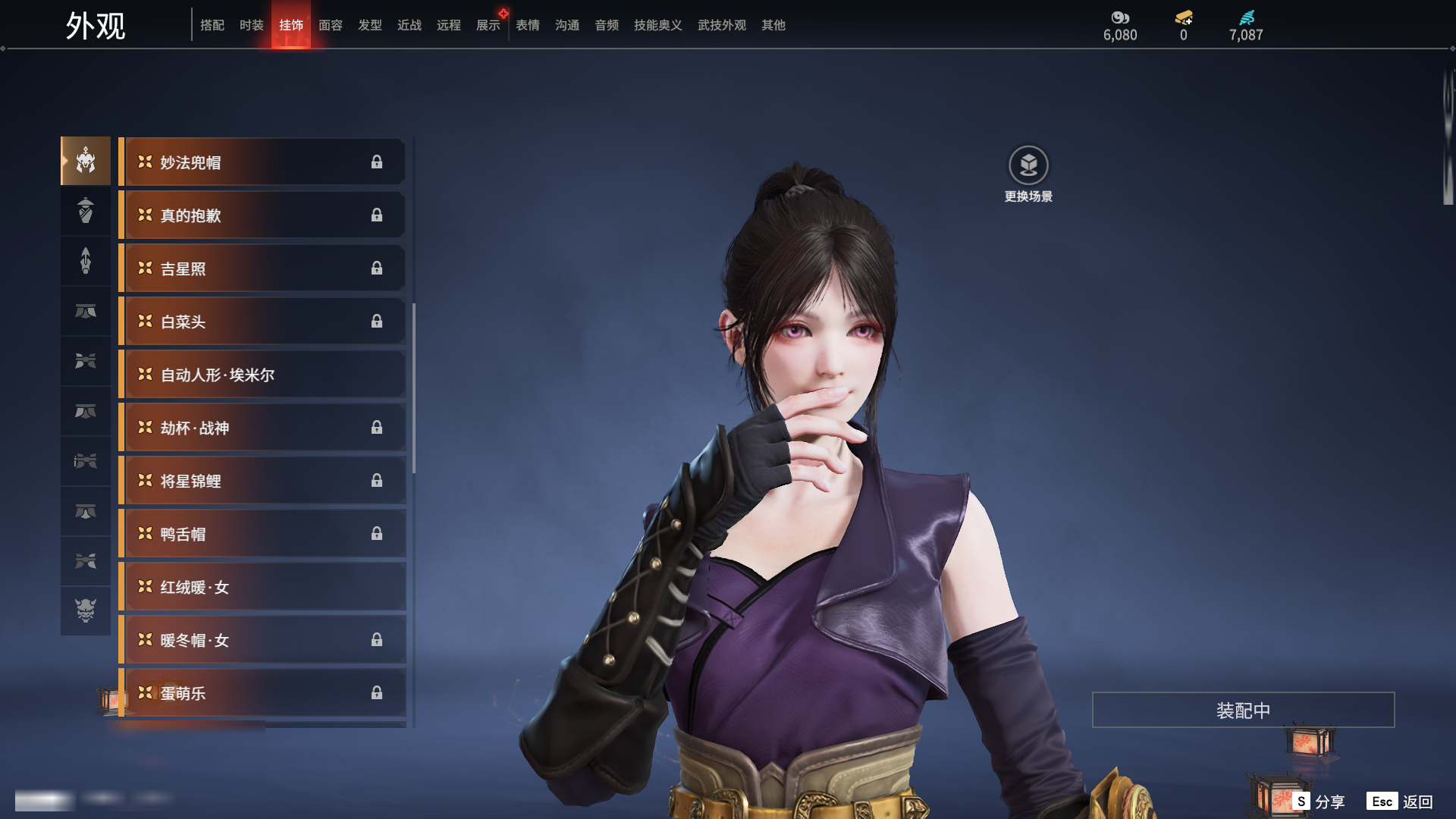Open the 搭配 tab
Viewport: 1456px width, 819px height.
[x=212, y=26]
